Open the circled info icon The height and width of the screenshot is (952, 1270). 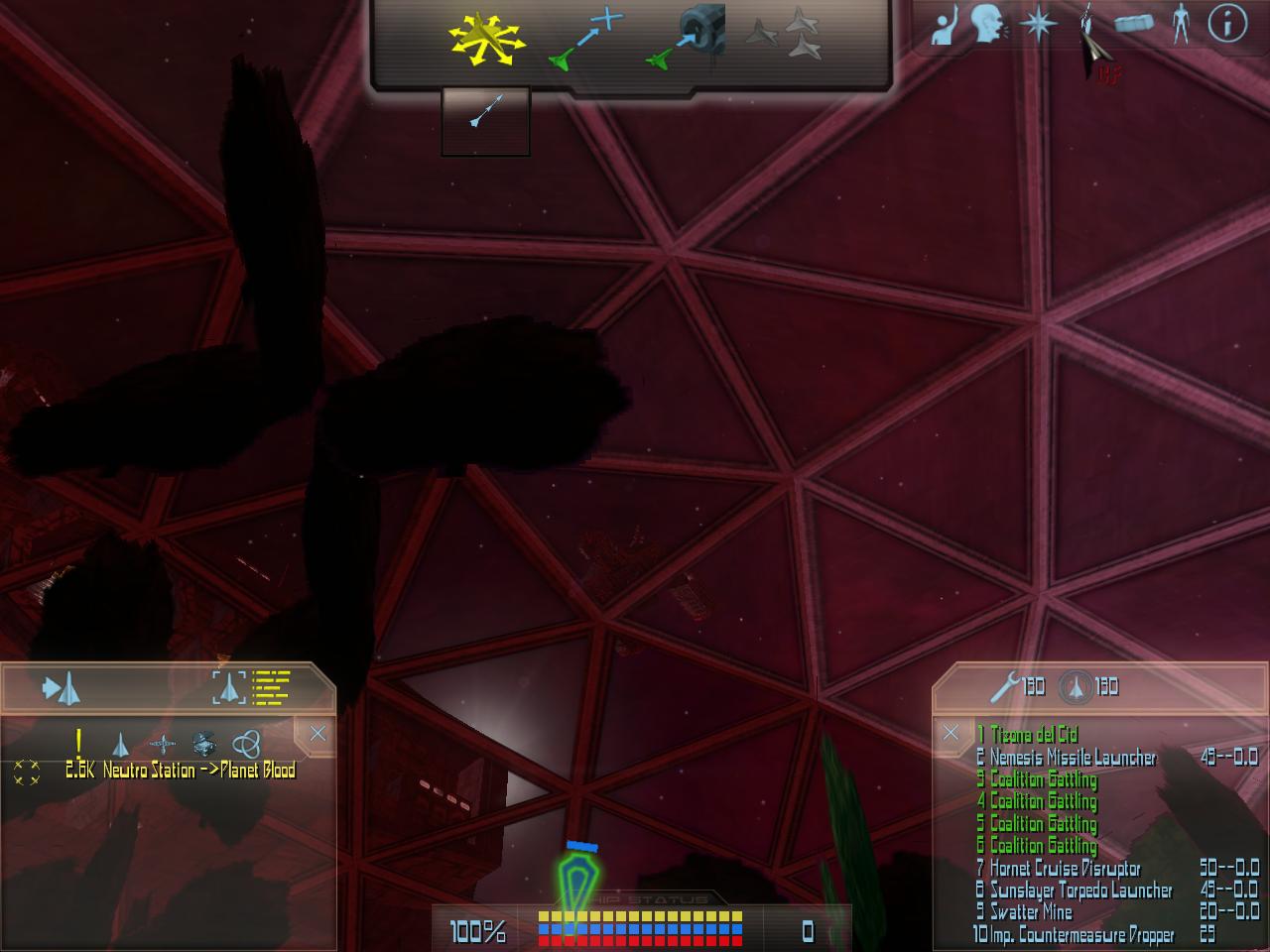(x=1227, y=23)
